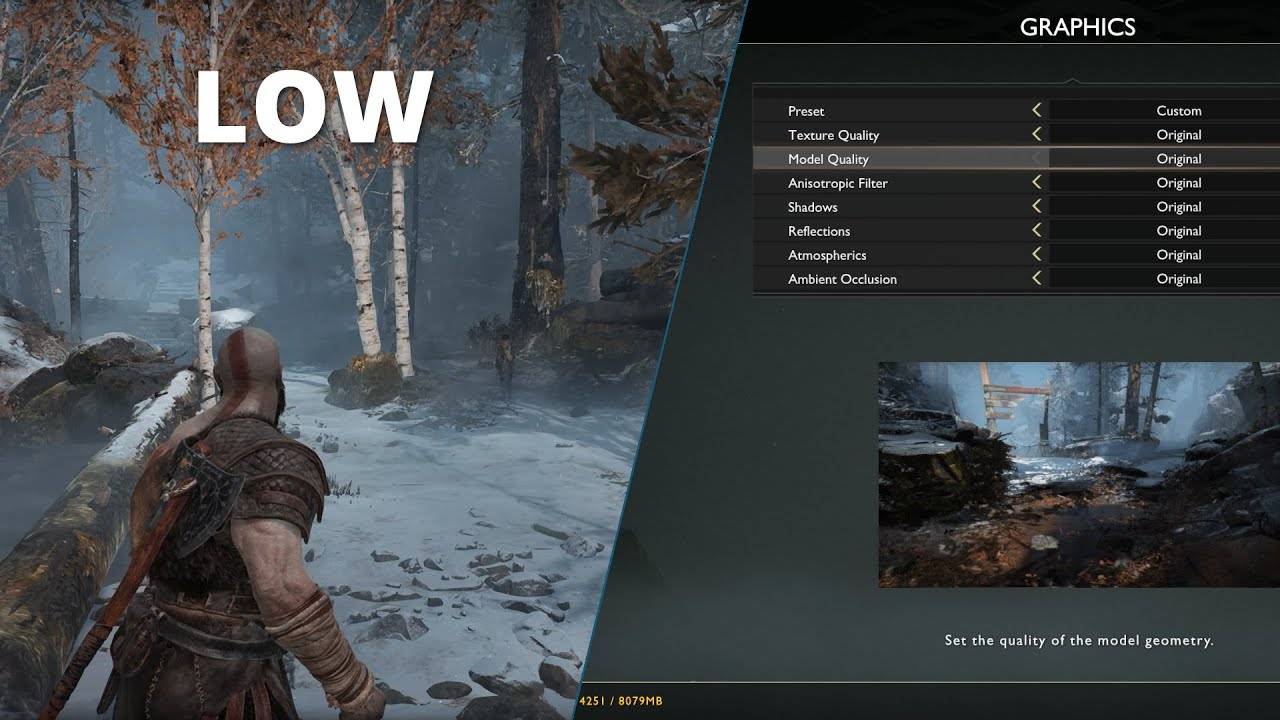The height and width of the screenshot is (720, 1280).
Task: Click the Preset row's left arrow
Action: point(1037,110)
